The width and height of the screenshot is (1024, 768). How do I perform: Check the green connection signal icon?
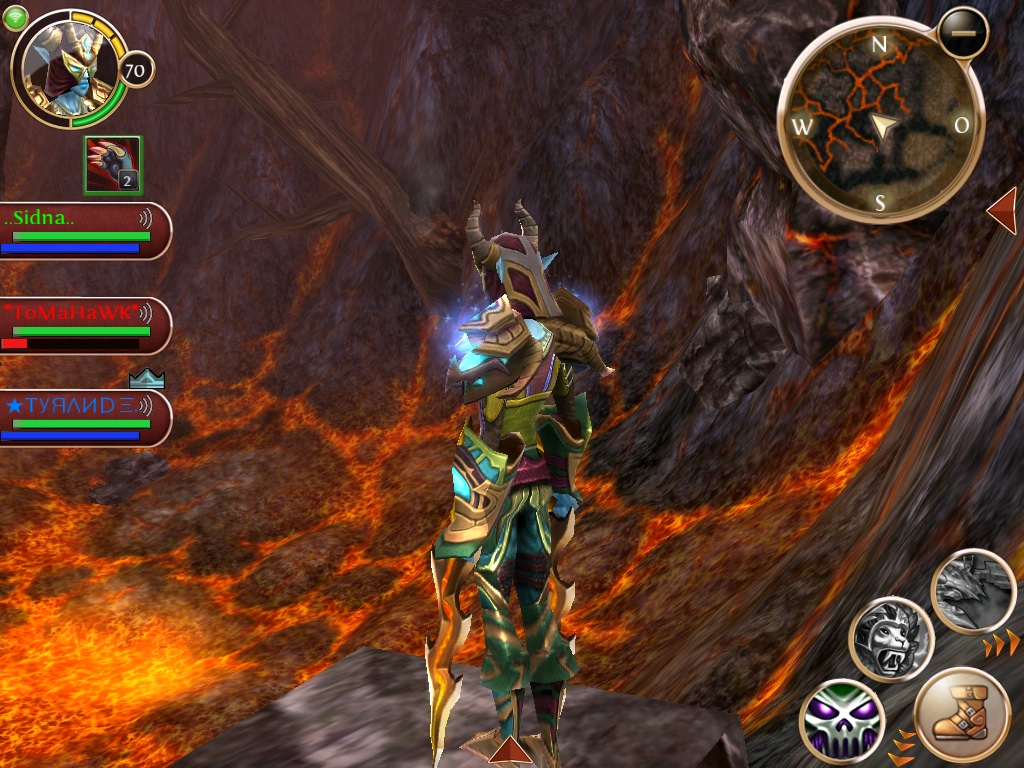click(x=17, y=17)
